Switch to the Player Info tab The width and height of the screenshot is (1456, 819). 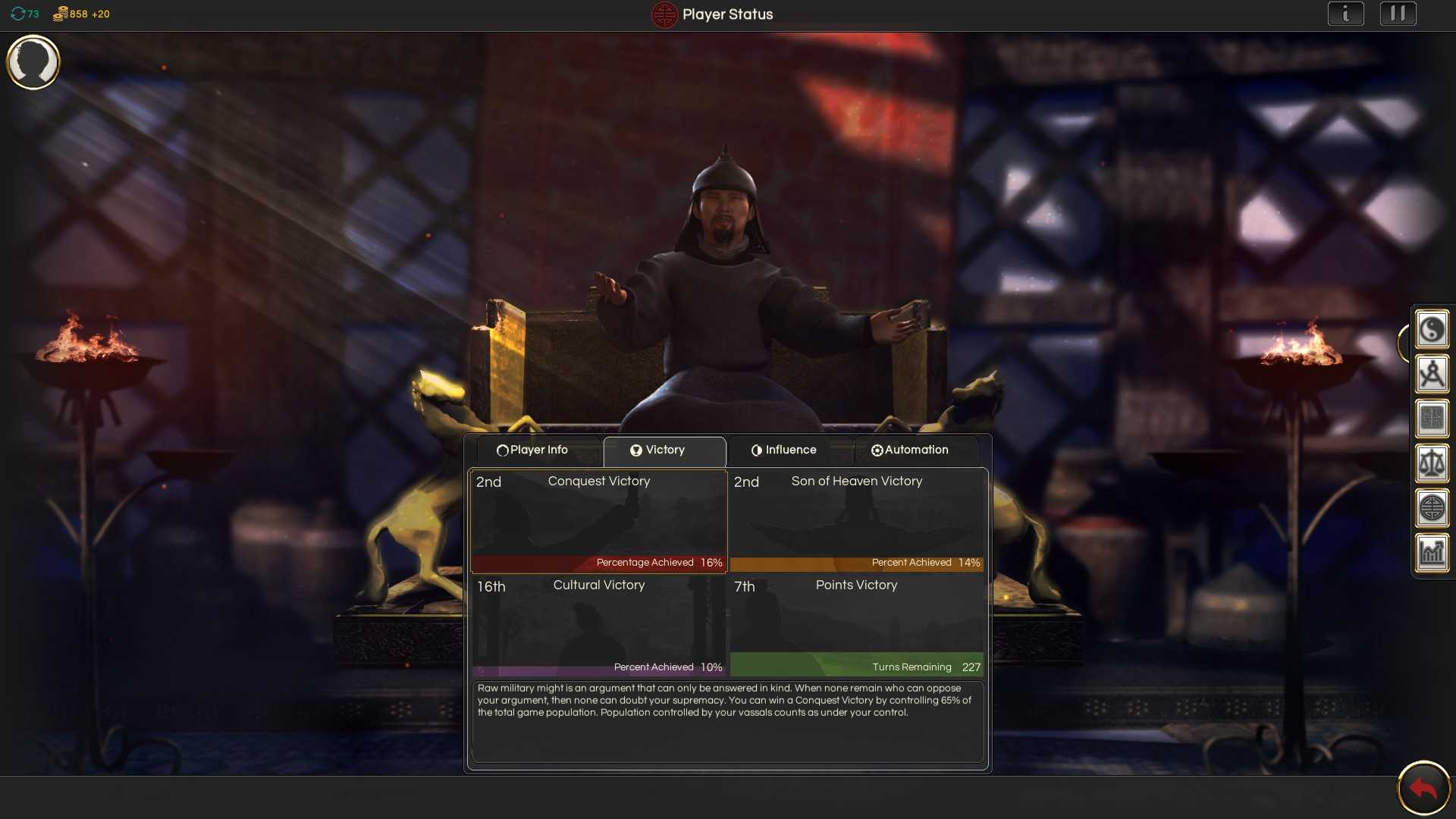click(534, 450)
